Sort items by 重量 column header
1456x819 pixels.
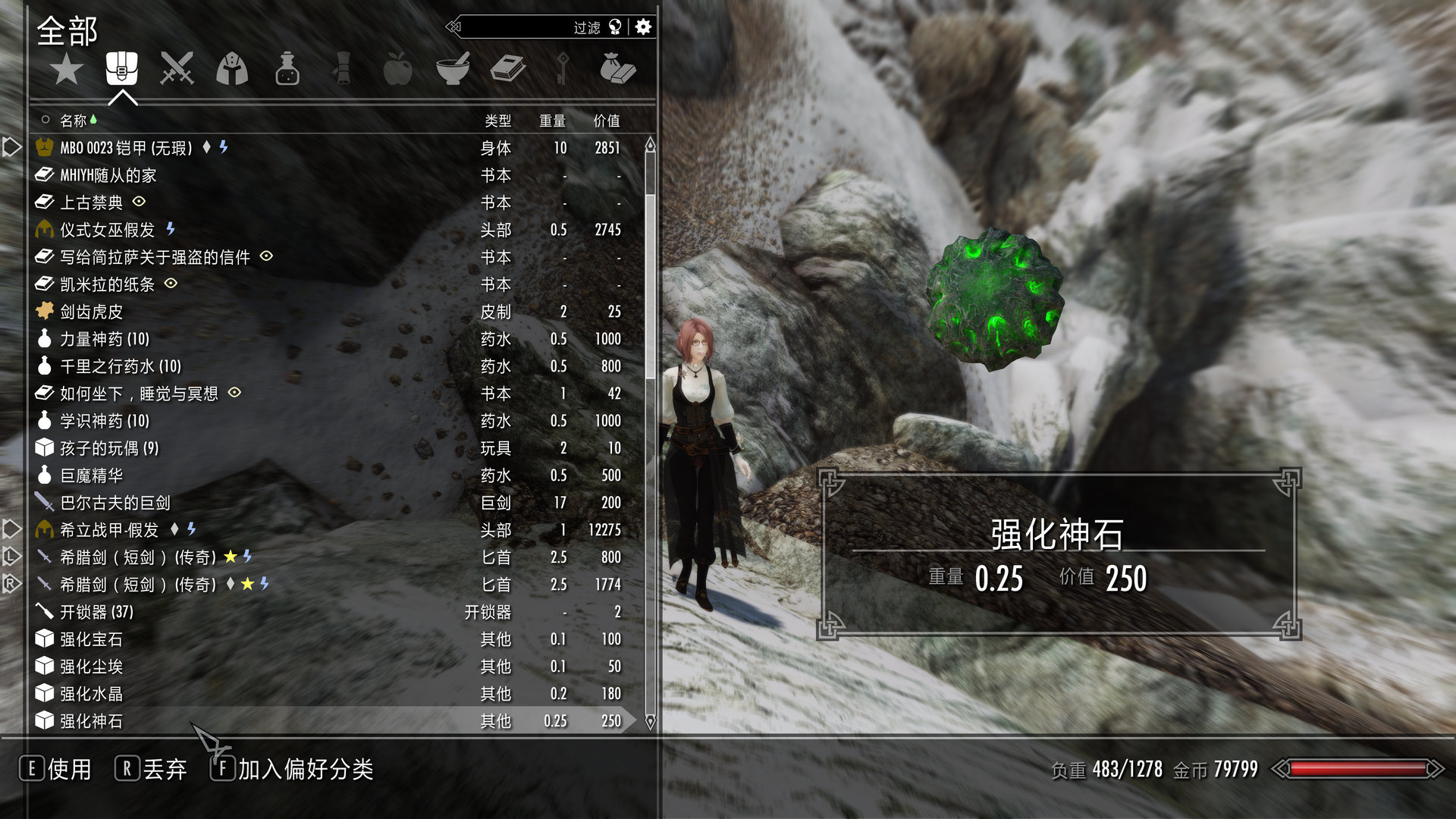pos(552,121)
